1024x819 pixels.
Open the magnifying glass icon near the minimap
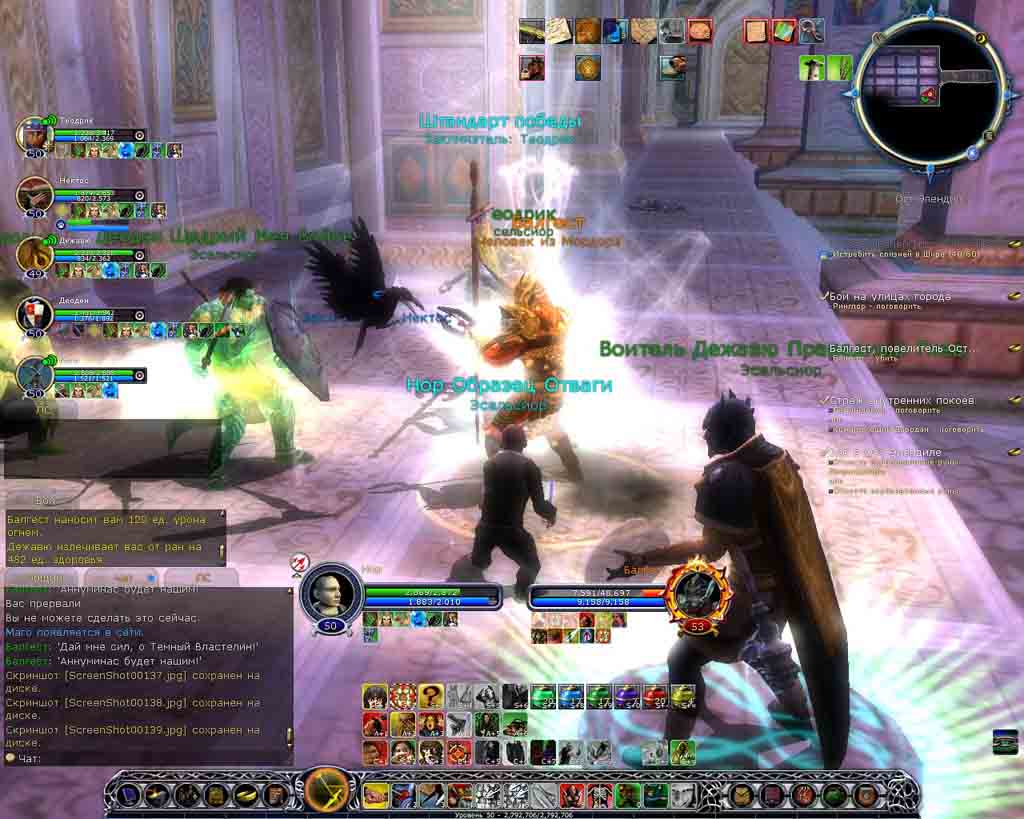[x=811, y=31]
